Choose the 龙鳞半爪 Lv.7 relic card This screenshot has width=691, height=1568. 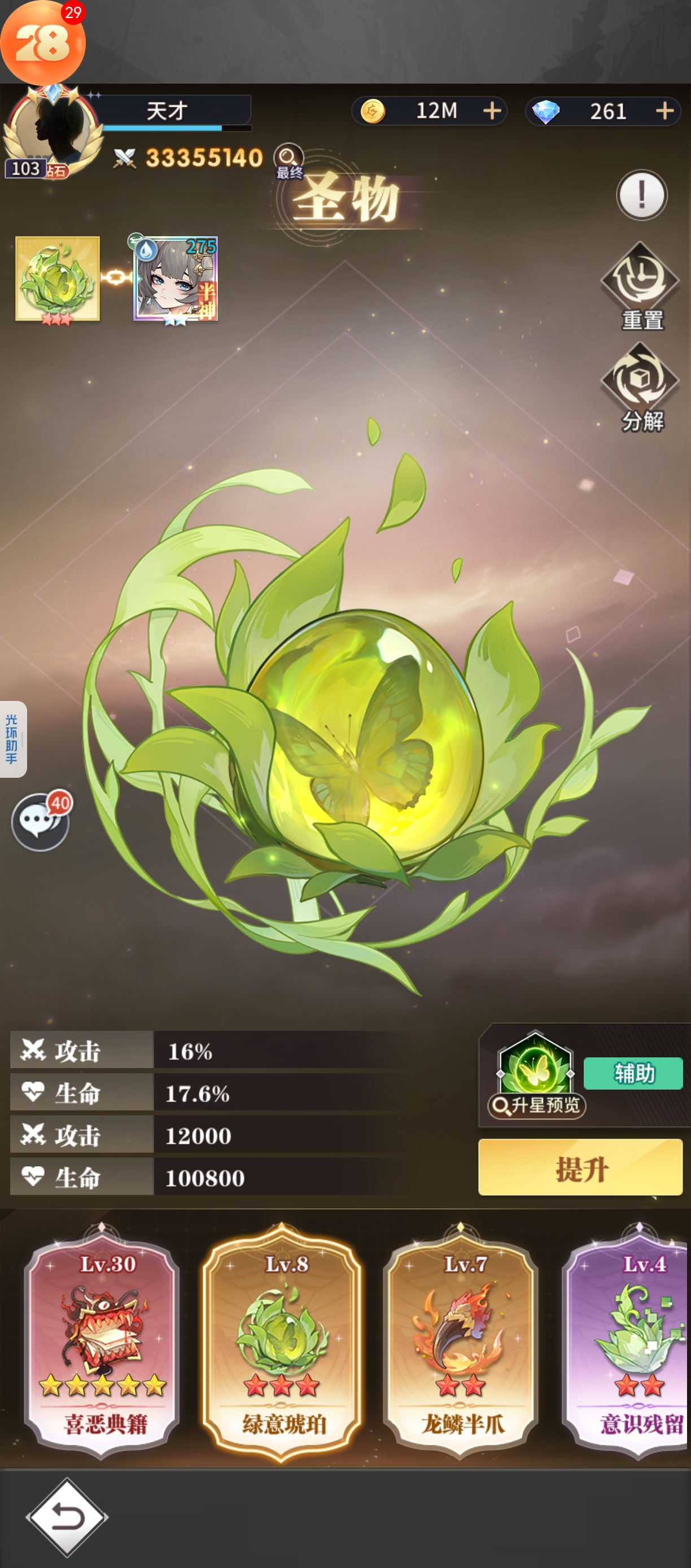coord(461,1340)
